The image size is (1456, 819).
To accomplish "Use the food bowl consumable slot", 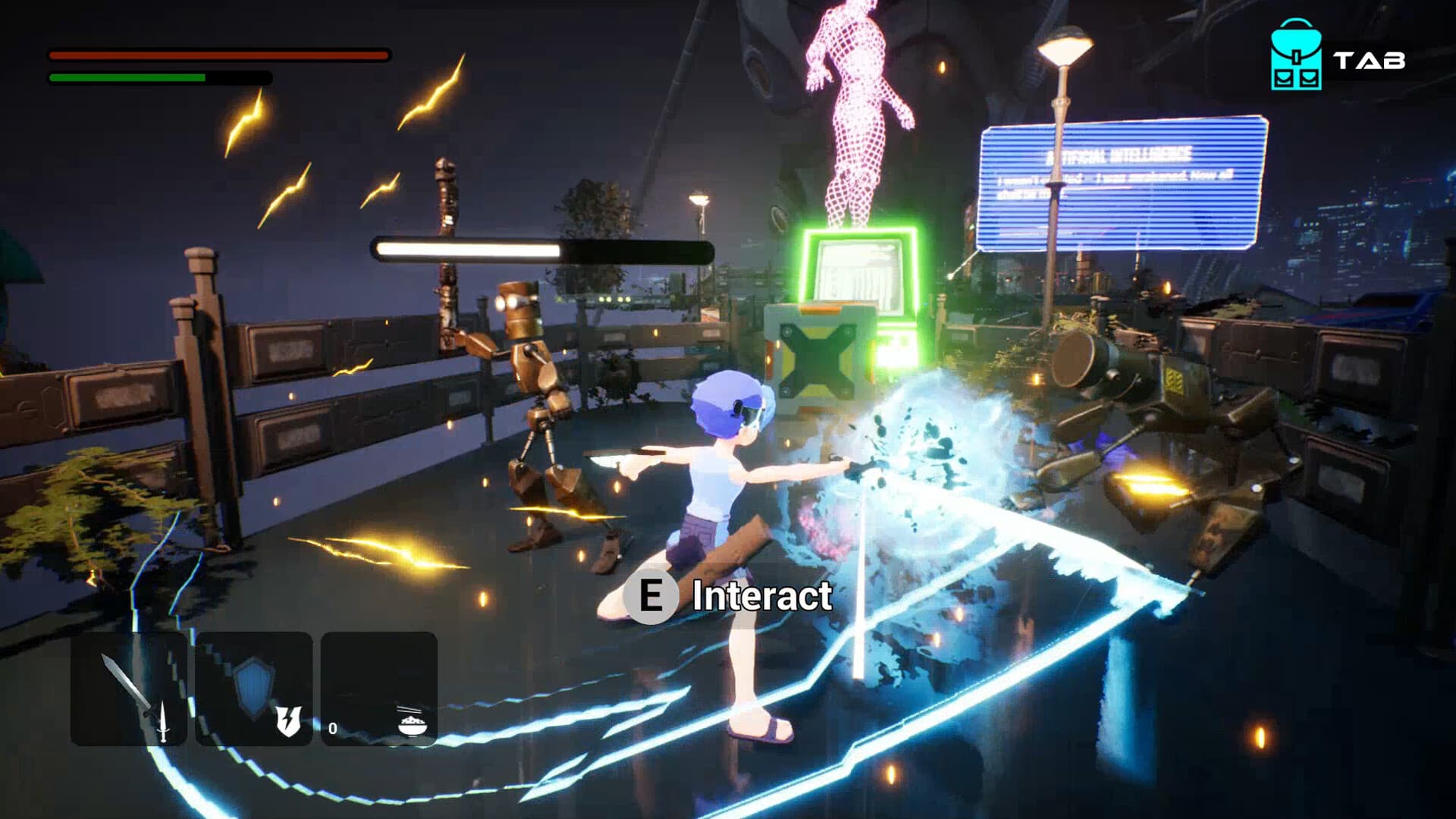I will click(379, 689).
